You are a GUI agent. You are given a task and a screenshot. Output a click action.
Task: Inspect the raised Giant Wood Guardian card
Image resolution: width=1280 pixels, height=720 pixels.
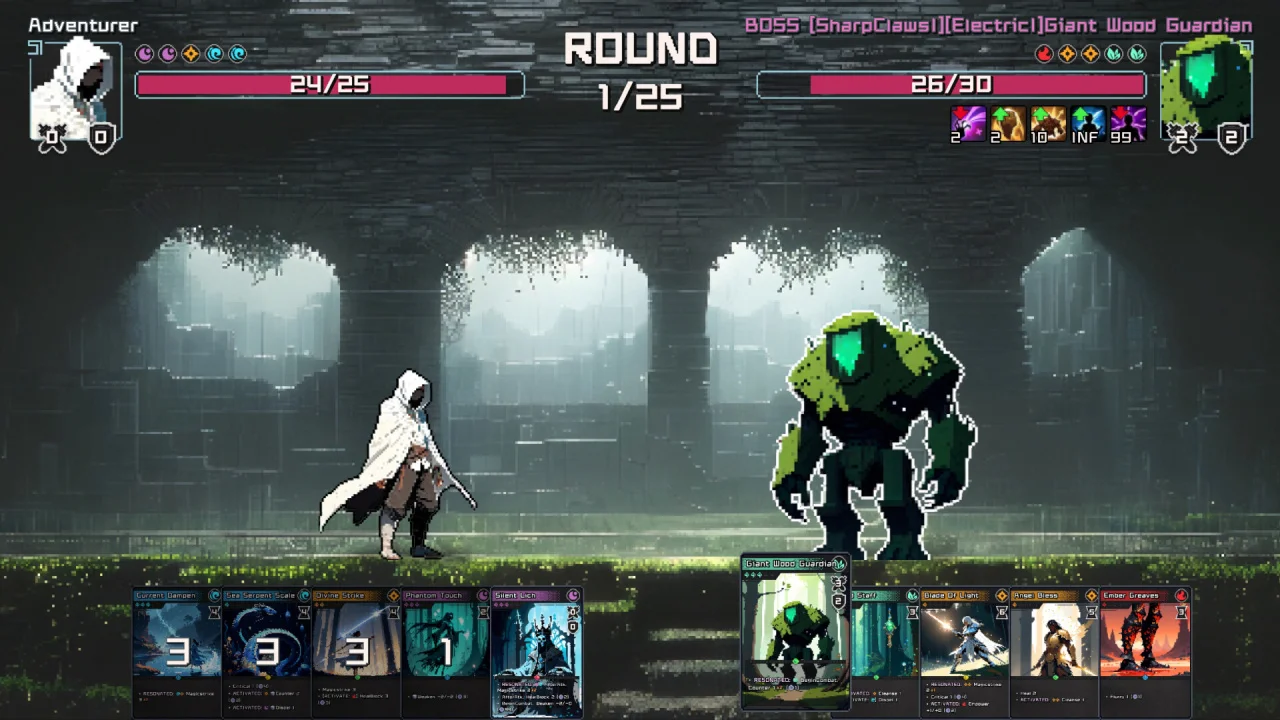tap(795, 630)
